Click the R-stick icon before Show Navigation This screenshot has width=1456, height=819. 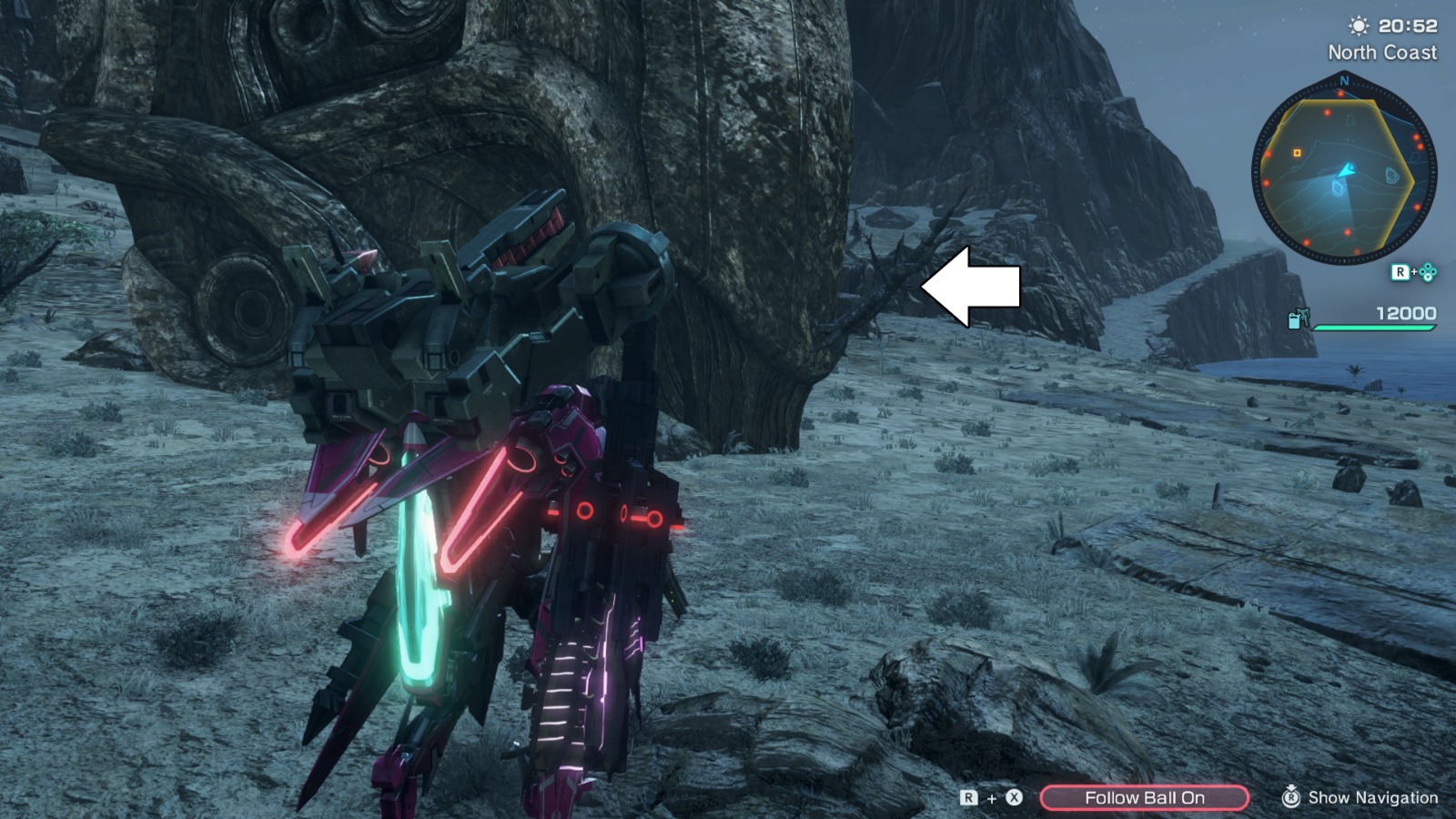pyautogui.click(x=1292, y=798)
